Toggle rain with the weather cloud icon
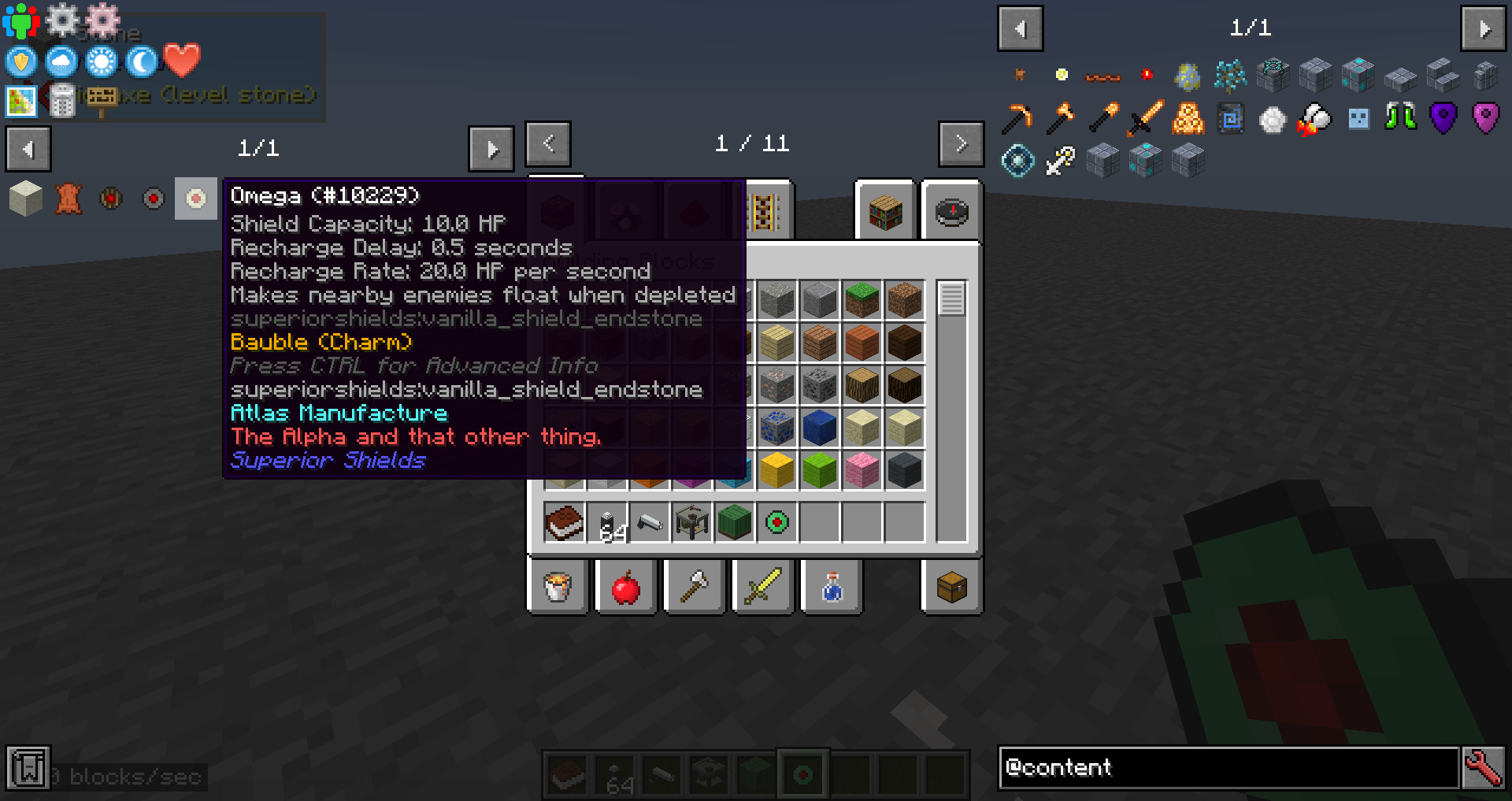Image resolution: width=1512 pixels, height=801 pixels. (61, 61)
